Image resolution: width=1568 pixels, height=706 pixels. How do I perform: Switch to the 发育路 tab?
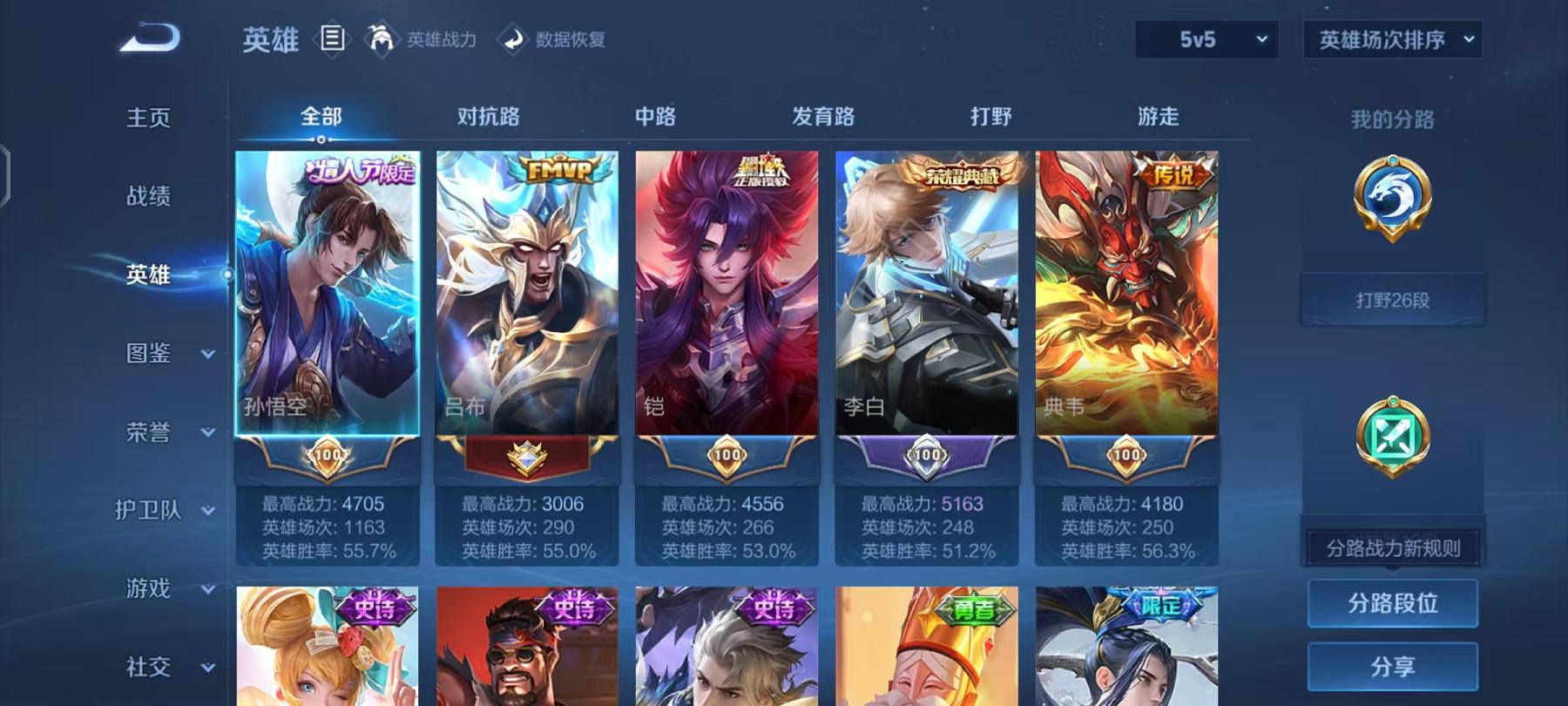coord(822,116)
